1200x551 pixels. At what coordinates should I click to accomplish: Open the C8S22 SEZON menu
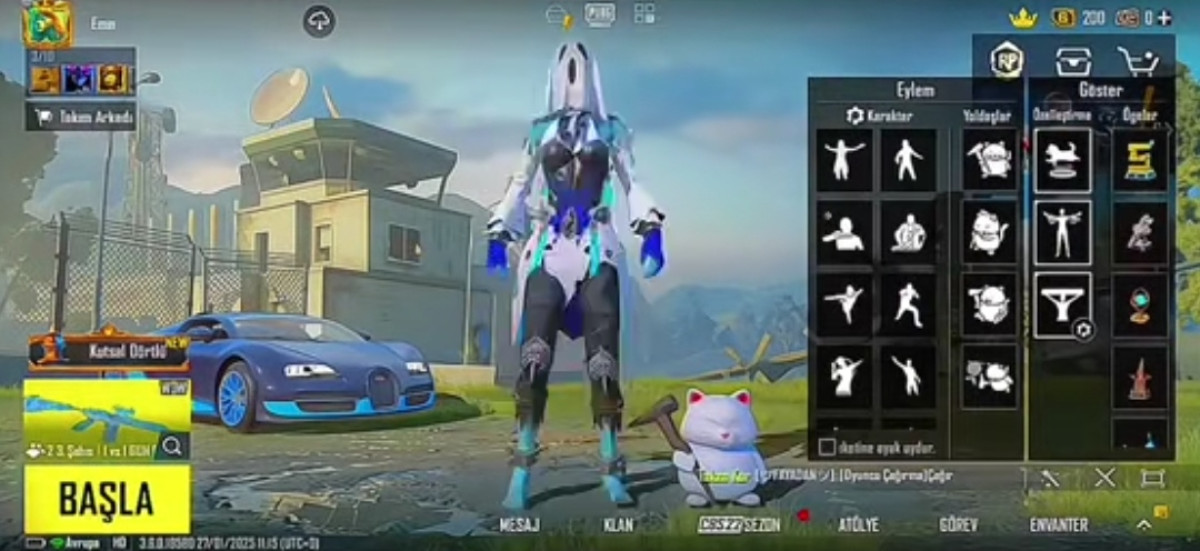[x=739, y=524]
